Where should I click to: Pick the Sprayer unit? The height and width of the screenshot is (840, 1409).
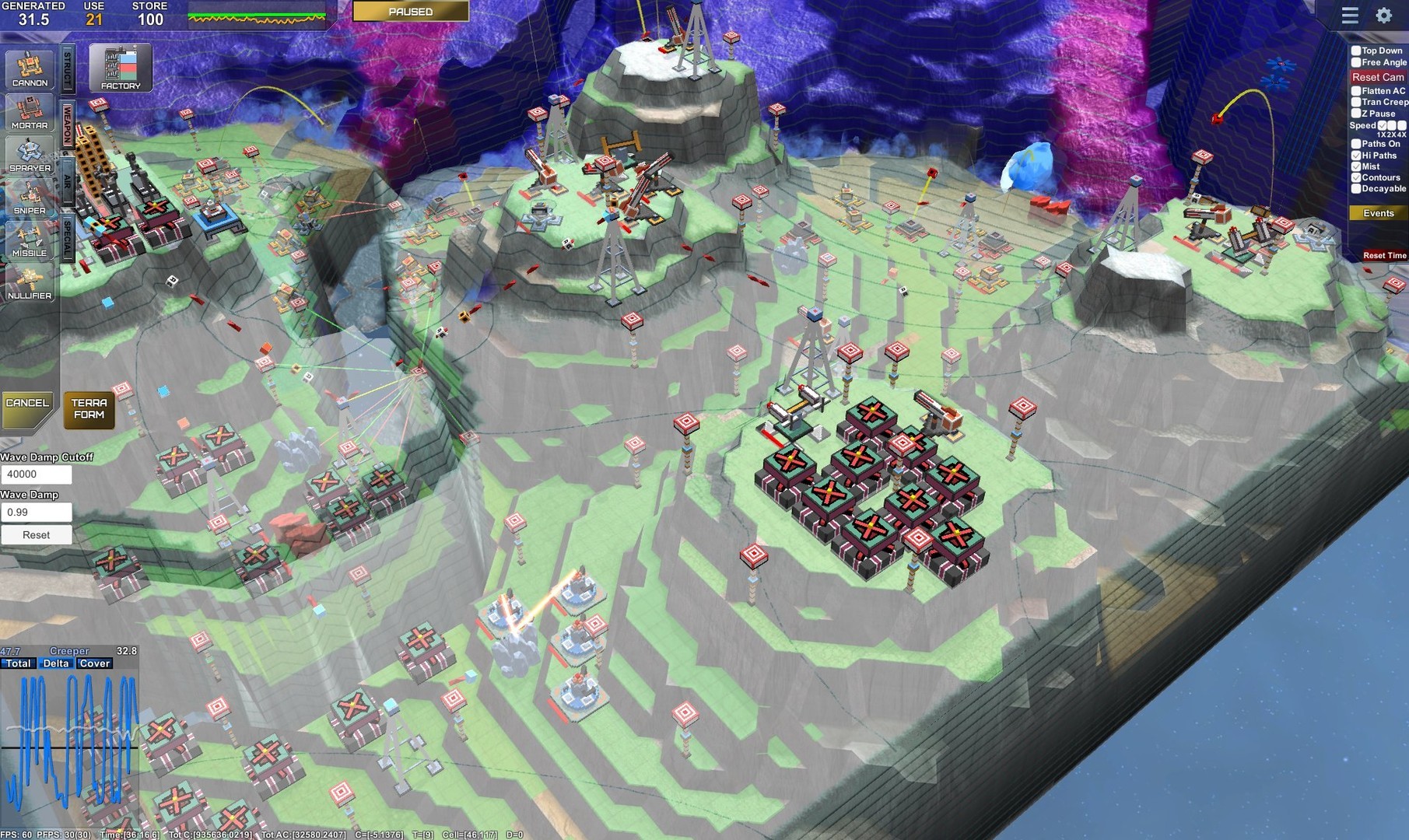[29, 156]
